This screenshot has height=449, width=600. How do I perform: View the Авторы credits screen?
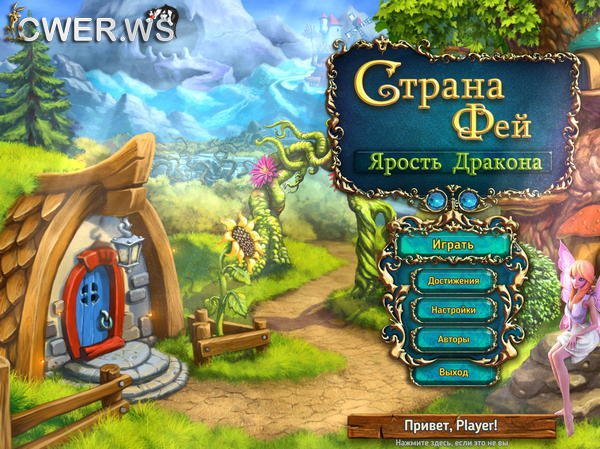coord(454,341)
